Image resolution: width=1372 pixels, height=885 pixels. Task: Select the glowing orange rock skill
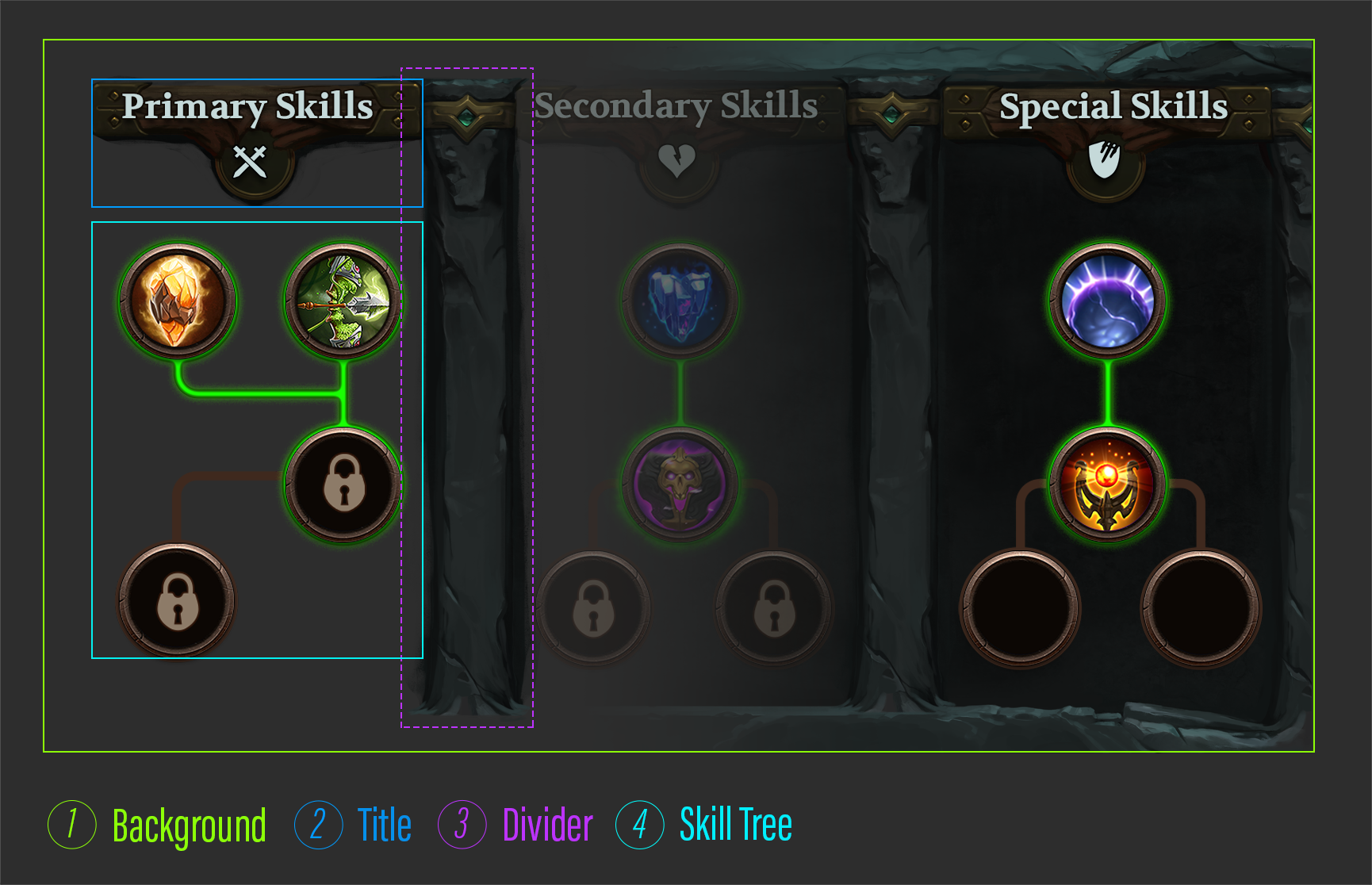pyautogui.click(x=178, y=301)
